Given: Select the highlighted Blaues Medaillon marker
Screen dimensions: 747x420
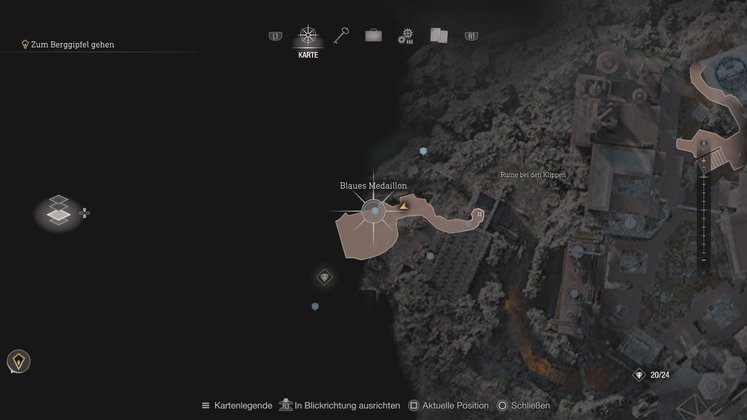Looking at the screenshot, I should click(x=373, y=211).
